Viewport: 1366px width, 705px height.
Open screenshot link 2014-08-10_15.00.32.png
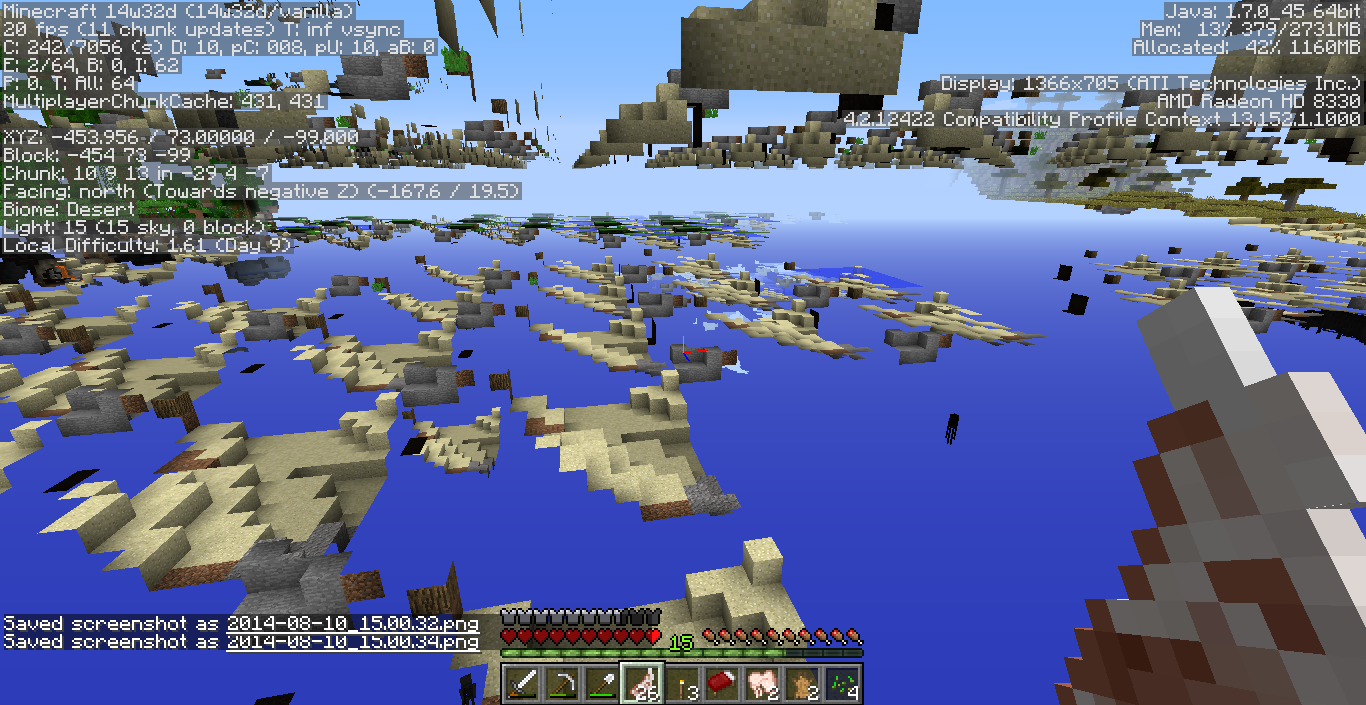(352, 624)
